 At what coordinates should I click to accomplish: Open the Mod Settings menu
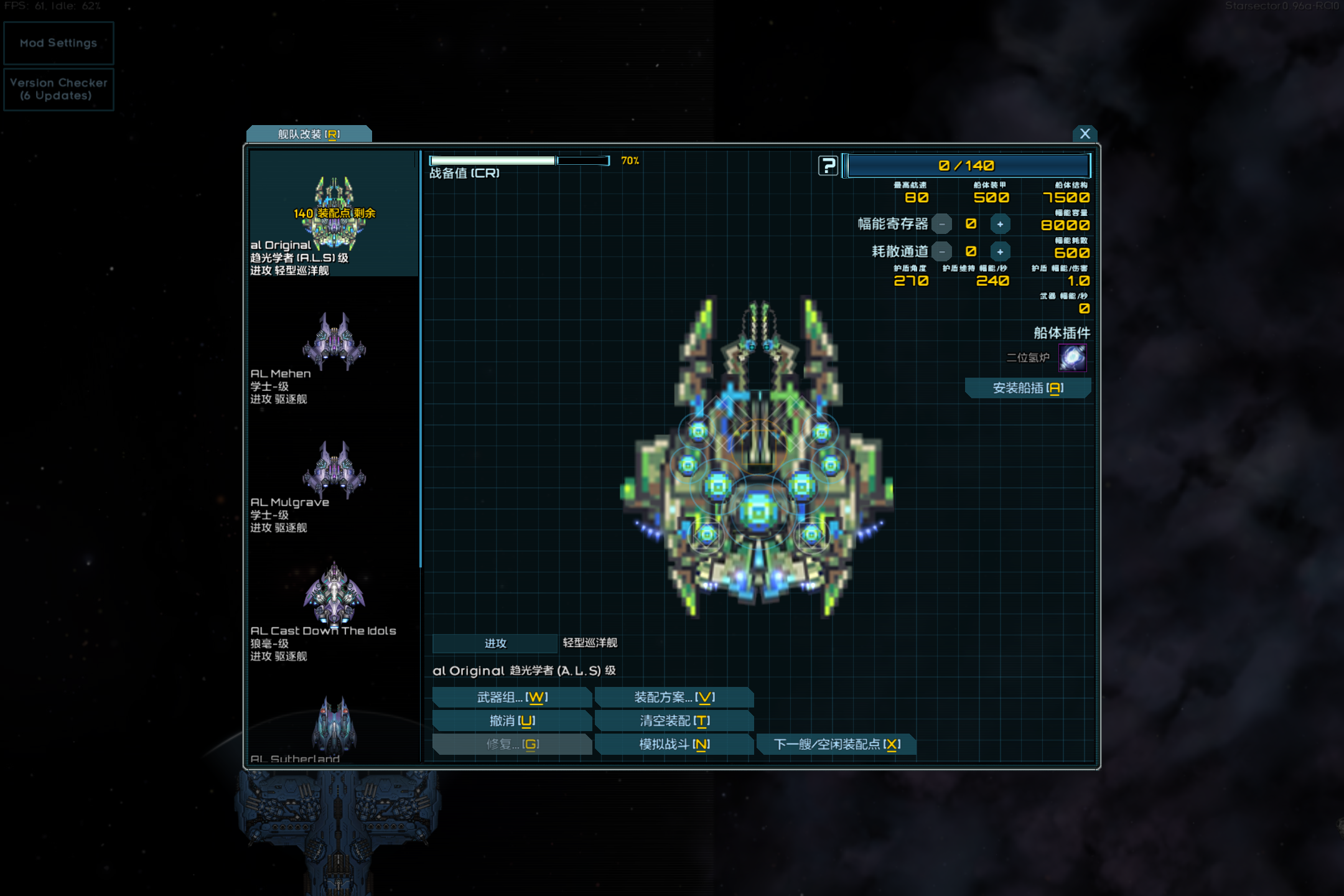pyautogui.click(x=58, y=43)
